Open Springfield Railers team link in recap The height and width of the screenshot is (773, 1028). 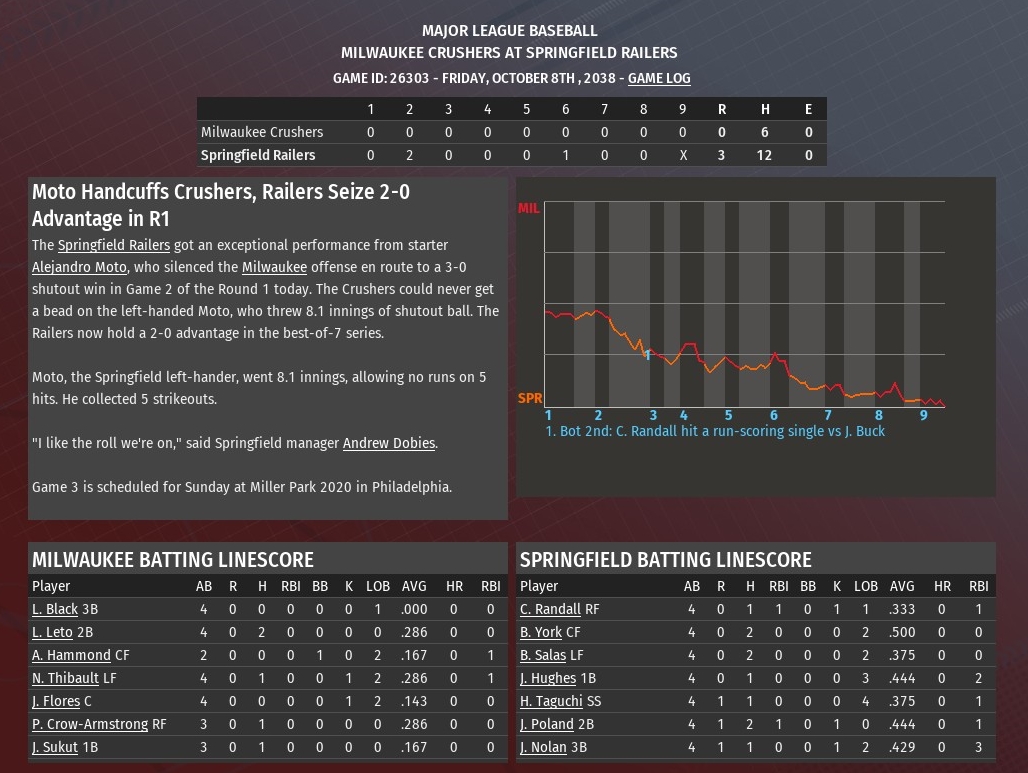pos(114,245)
